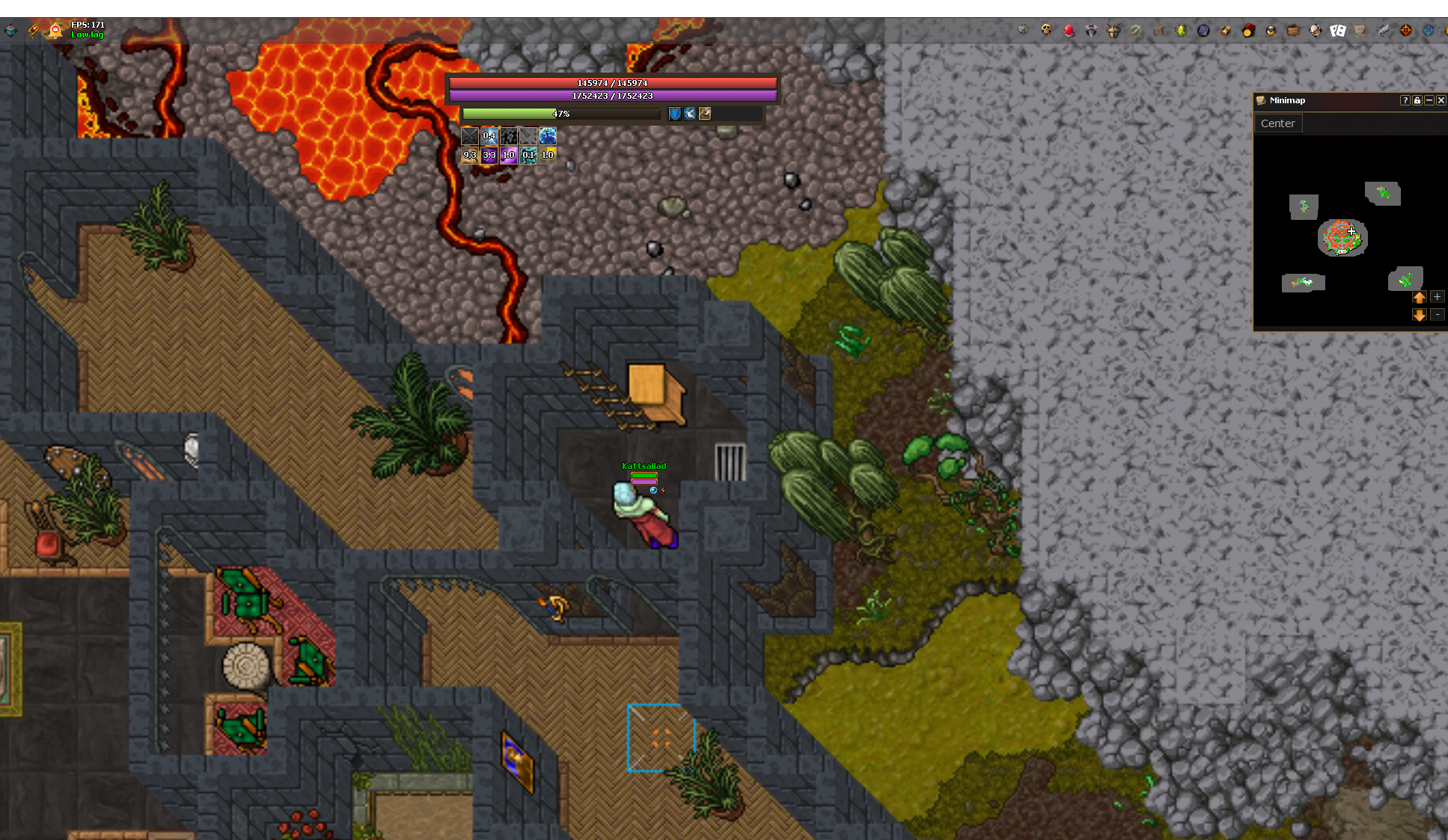Go down one floor with orange down arrow

click(x=1419, y=315)
